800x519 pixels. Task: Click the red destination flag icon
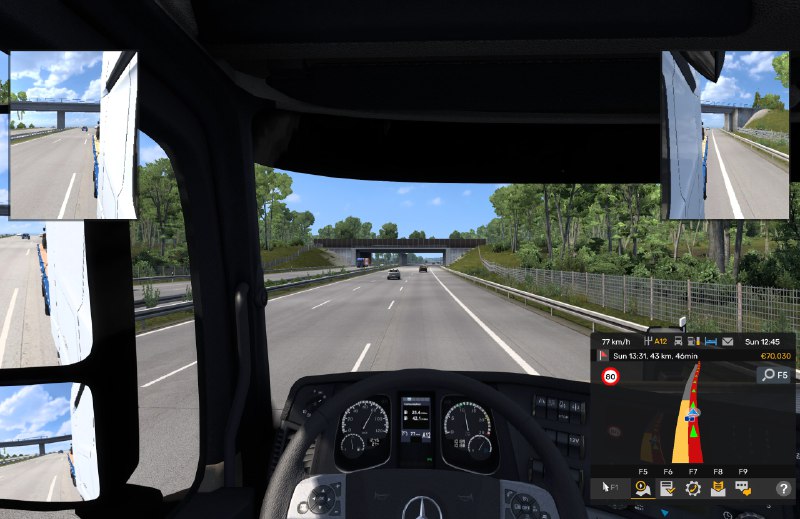(x=602, y=355)
